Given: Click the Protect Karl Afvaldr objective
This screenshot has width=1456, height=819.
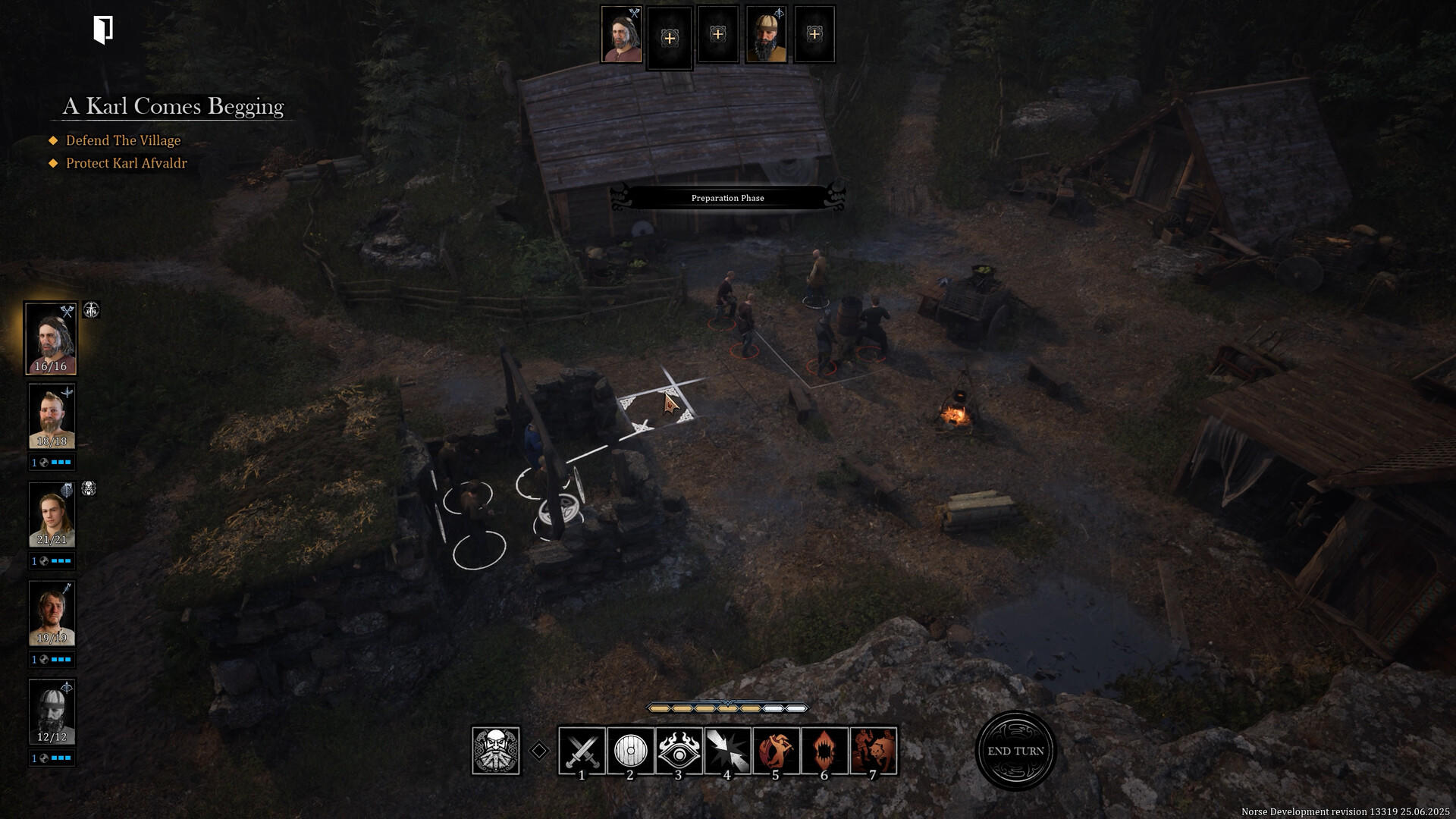Looking at the screenshot, I should (x=125, y=163).
